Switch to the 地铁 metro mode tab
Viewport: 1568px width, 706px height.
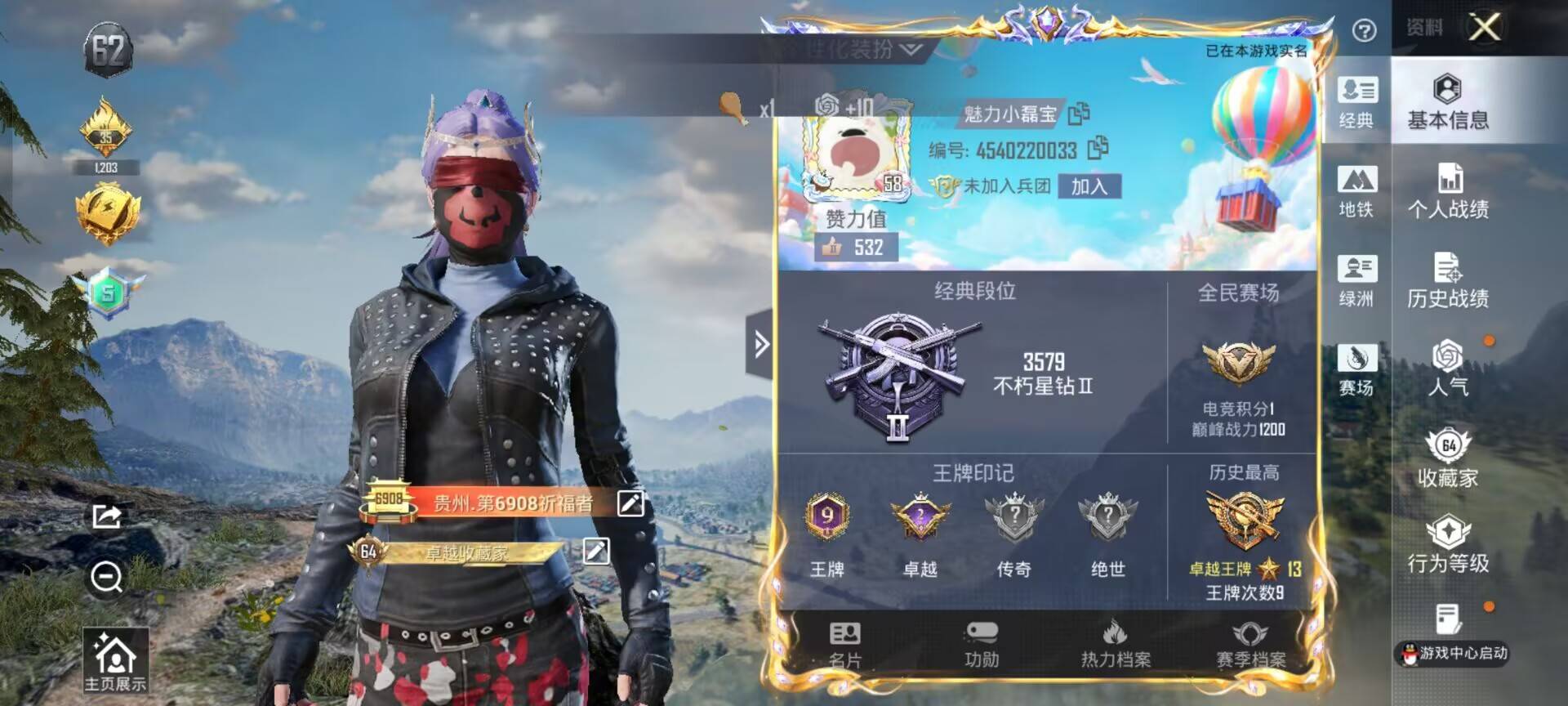(1356, 192)
